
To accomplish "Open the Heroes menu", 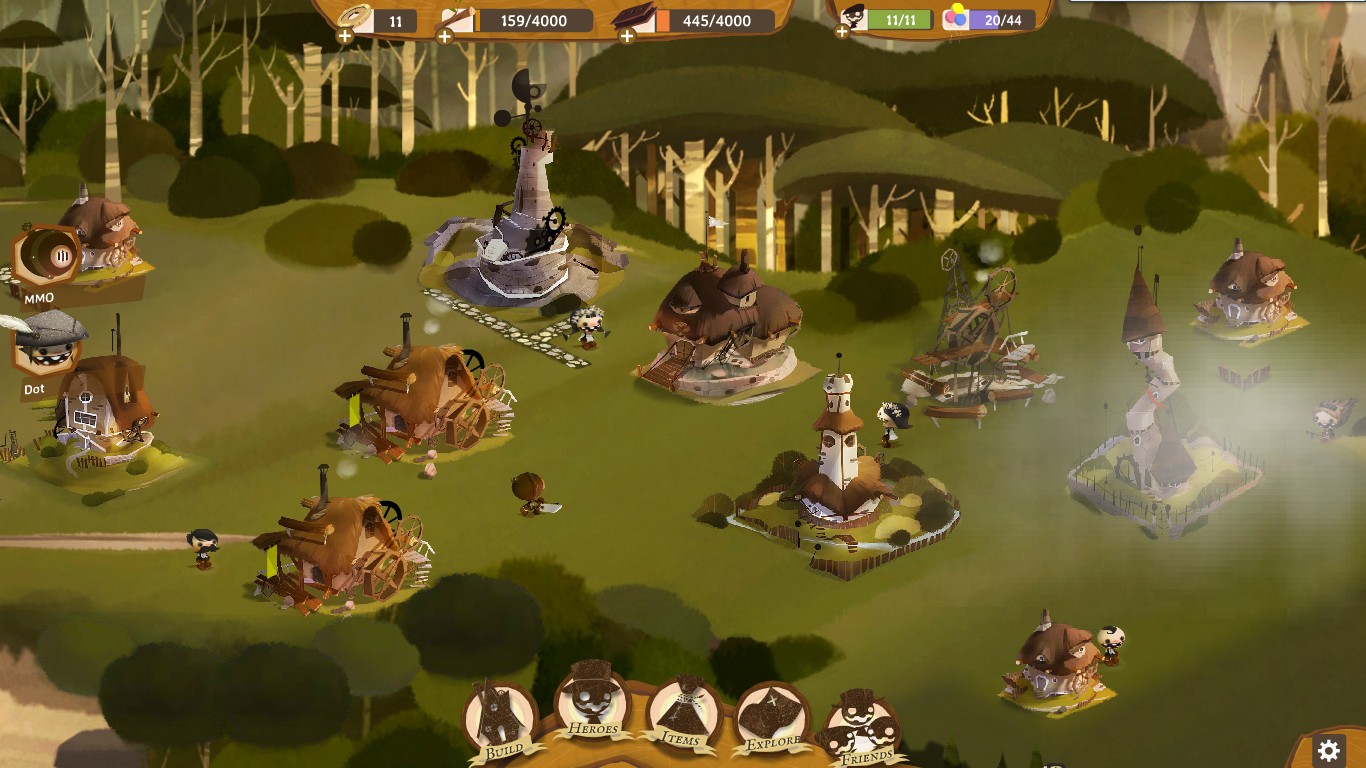I will [592, 700].
